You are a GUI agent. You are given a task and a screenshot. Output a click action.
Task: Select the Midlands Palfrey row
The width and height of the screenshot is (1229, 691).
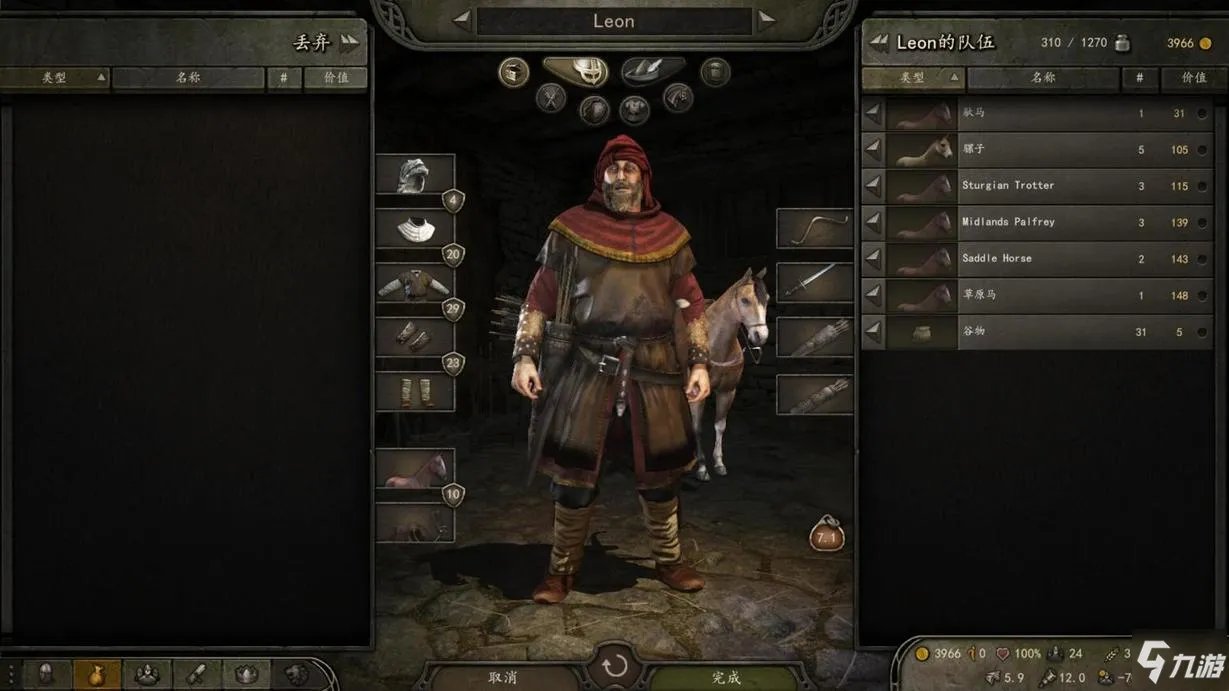[1040, 222]
